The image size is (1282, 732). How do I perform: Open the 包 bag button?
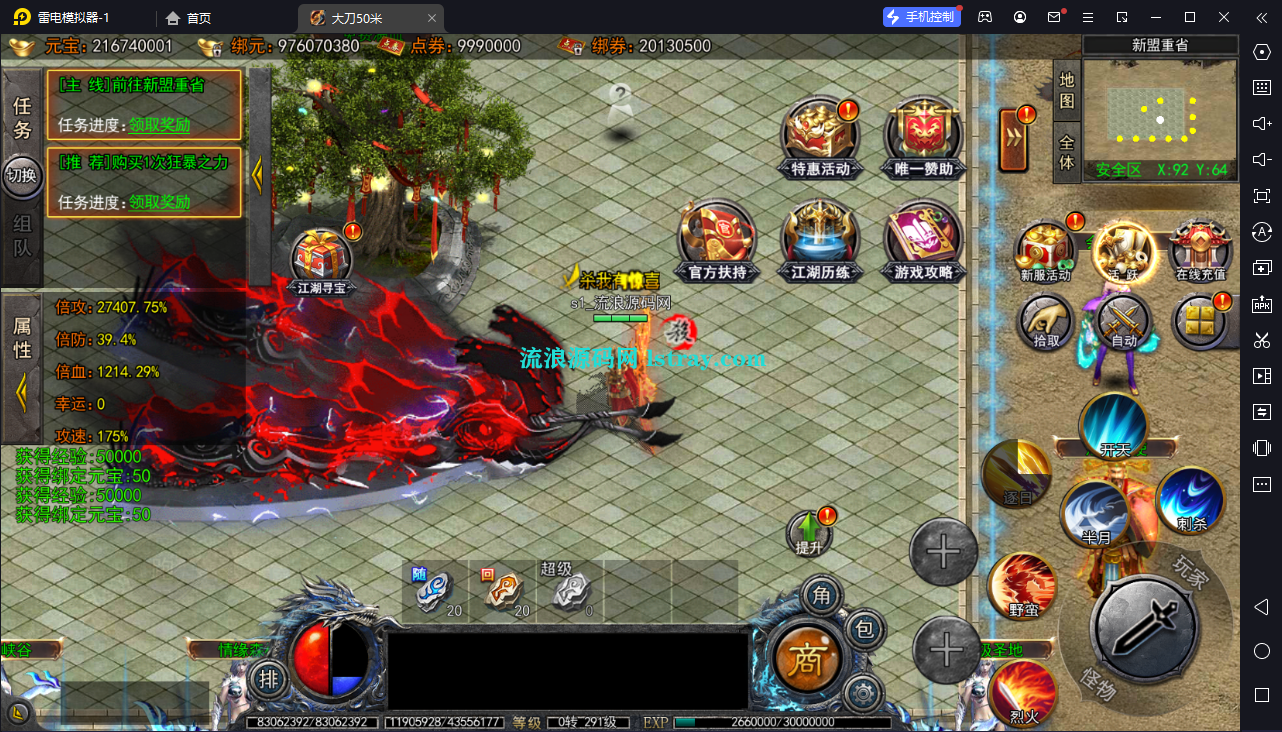click(x=865, y=630)
